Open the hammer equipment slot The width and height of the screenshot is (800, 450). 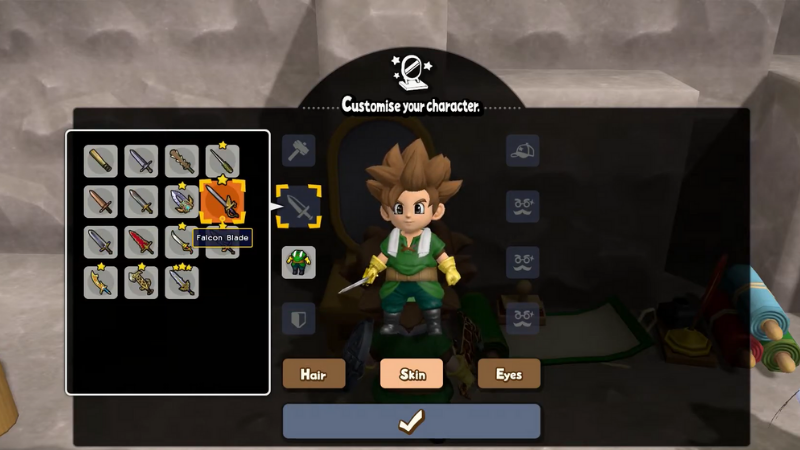(x=298, y=151)
